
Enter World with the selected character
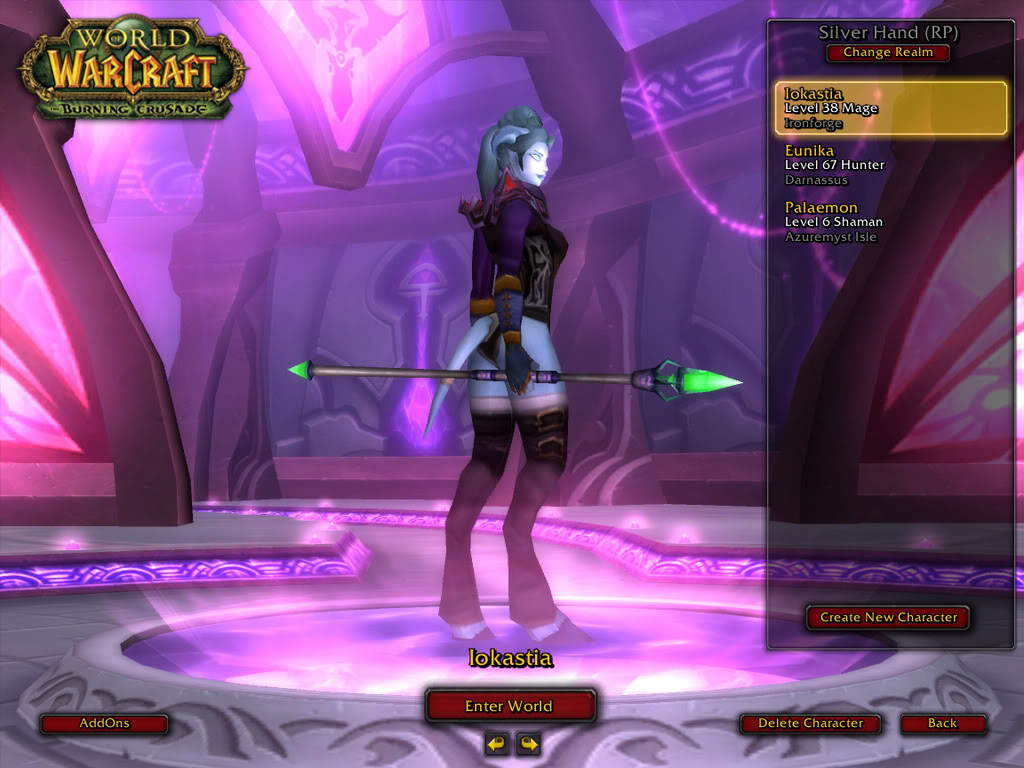point(510,706)
